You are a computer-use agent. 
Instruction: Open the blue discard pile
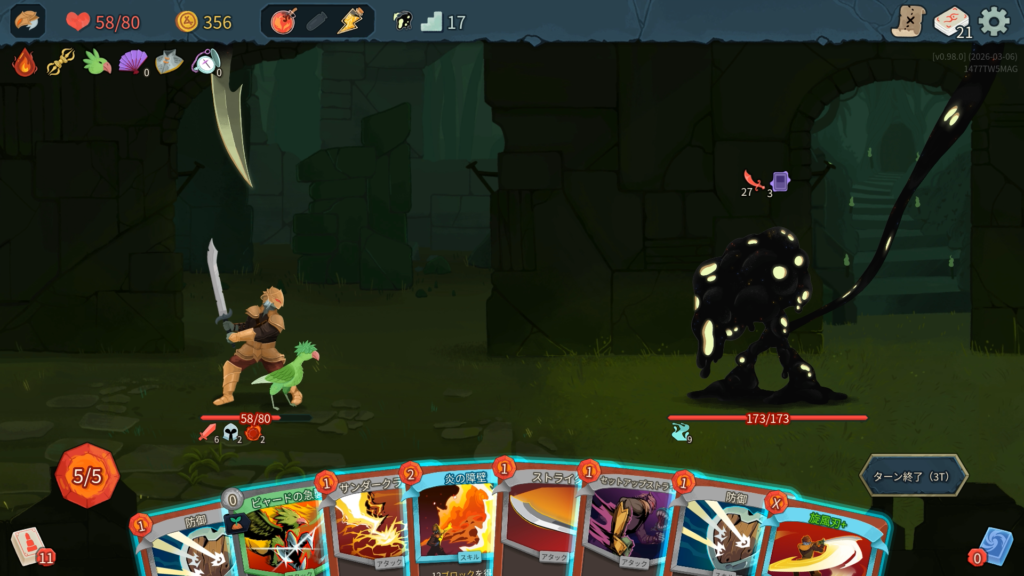(x=995, y=546)
